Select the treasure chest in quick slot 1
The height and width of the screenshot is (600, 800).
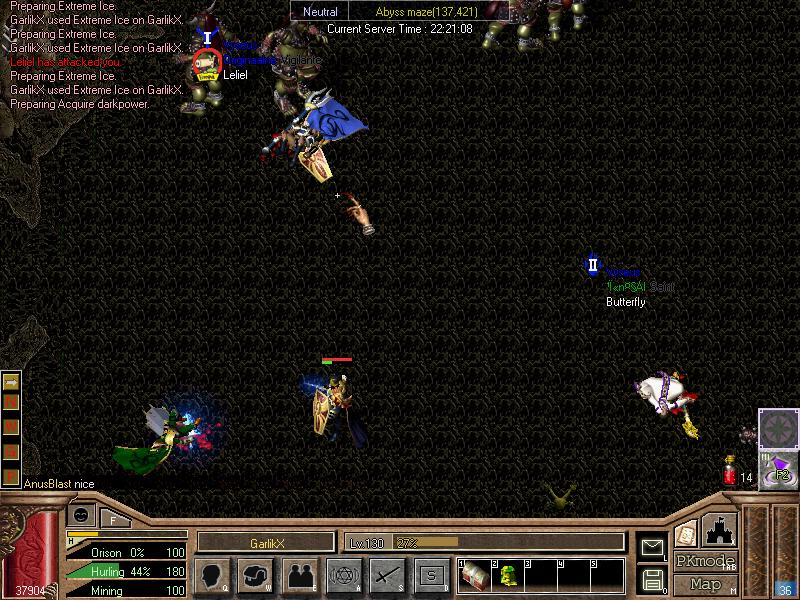click(x=474, y=575)
